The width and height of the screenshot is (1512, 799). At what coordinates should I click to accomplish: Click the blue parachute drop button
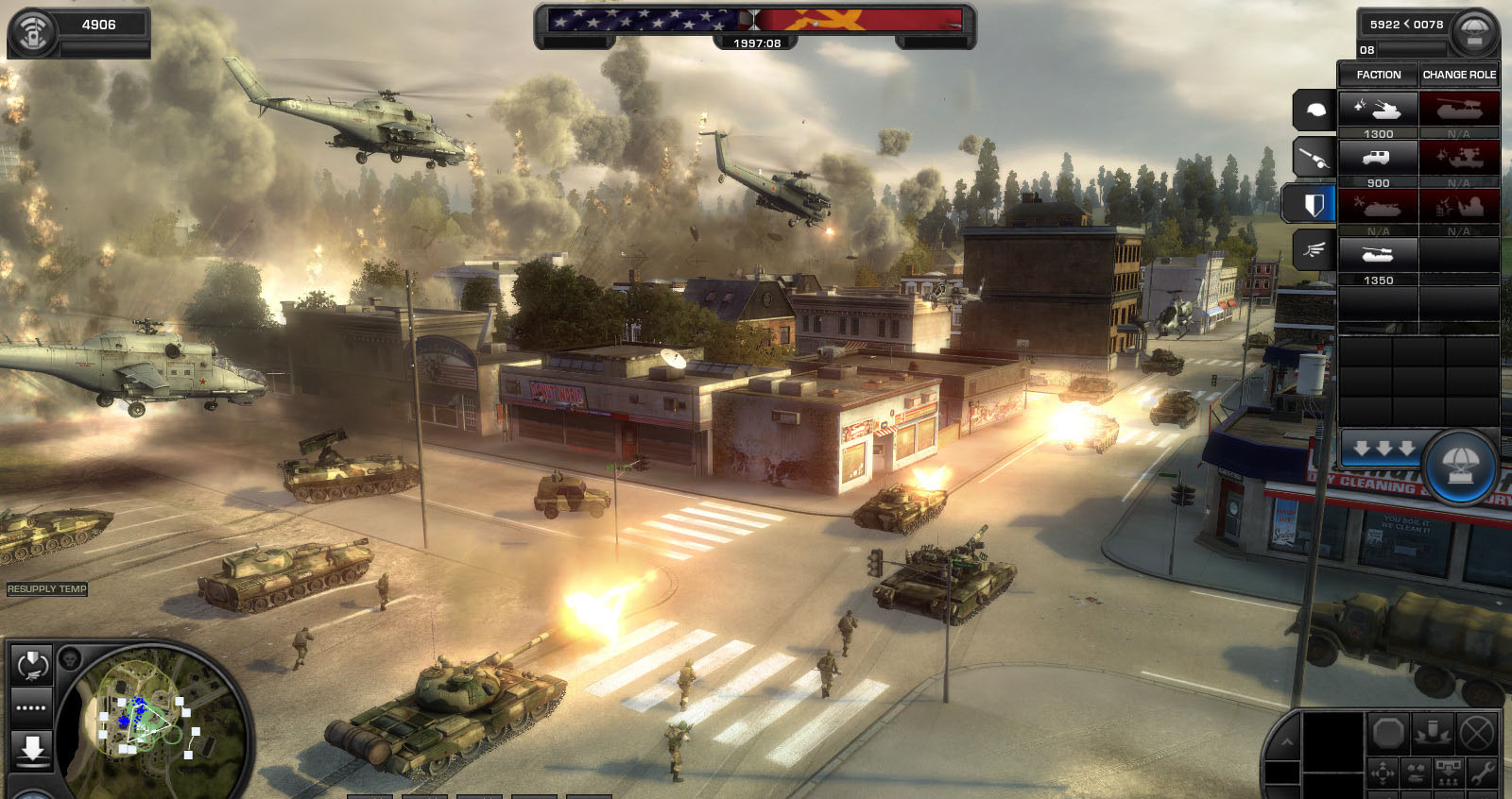pos(1460,465)
